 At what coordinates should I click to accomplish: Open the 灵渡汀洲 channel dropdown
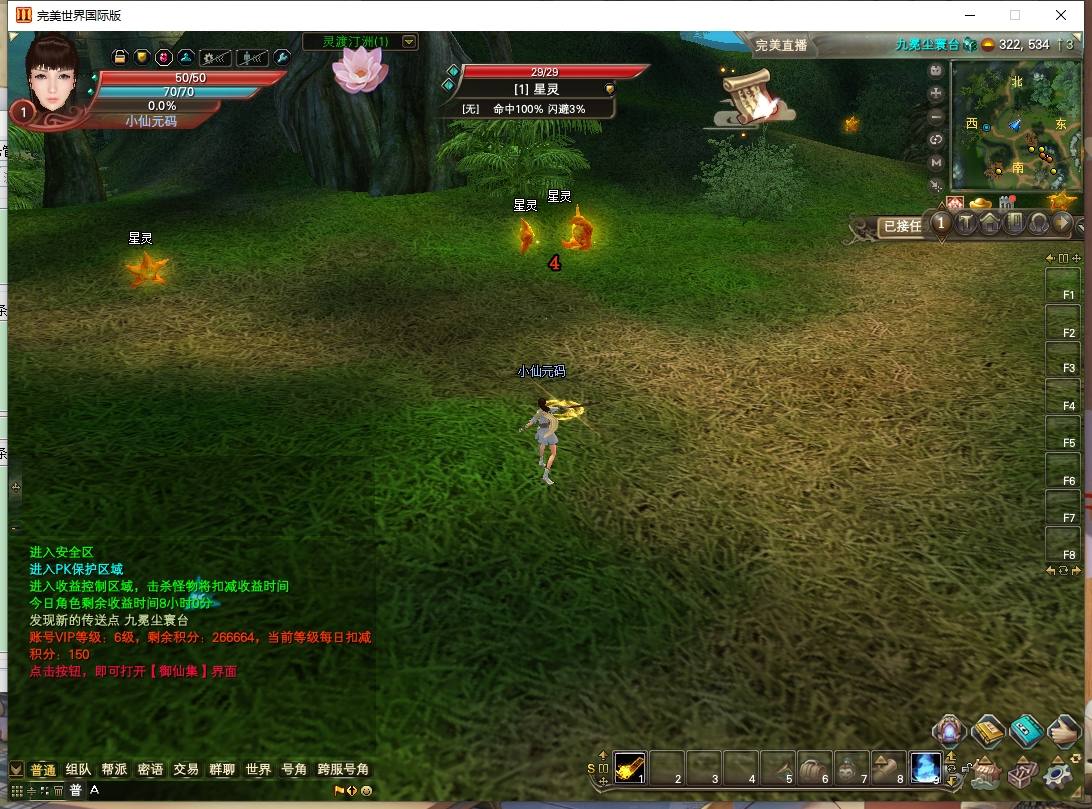click(x=409, y=41)
